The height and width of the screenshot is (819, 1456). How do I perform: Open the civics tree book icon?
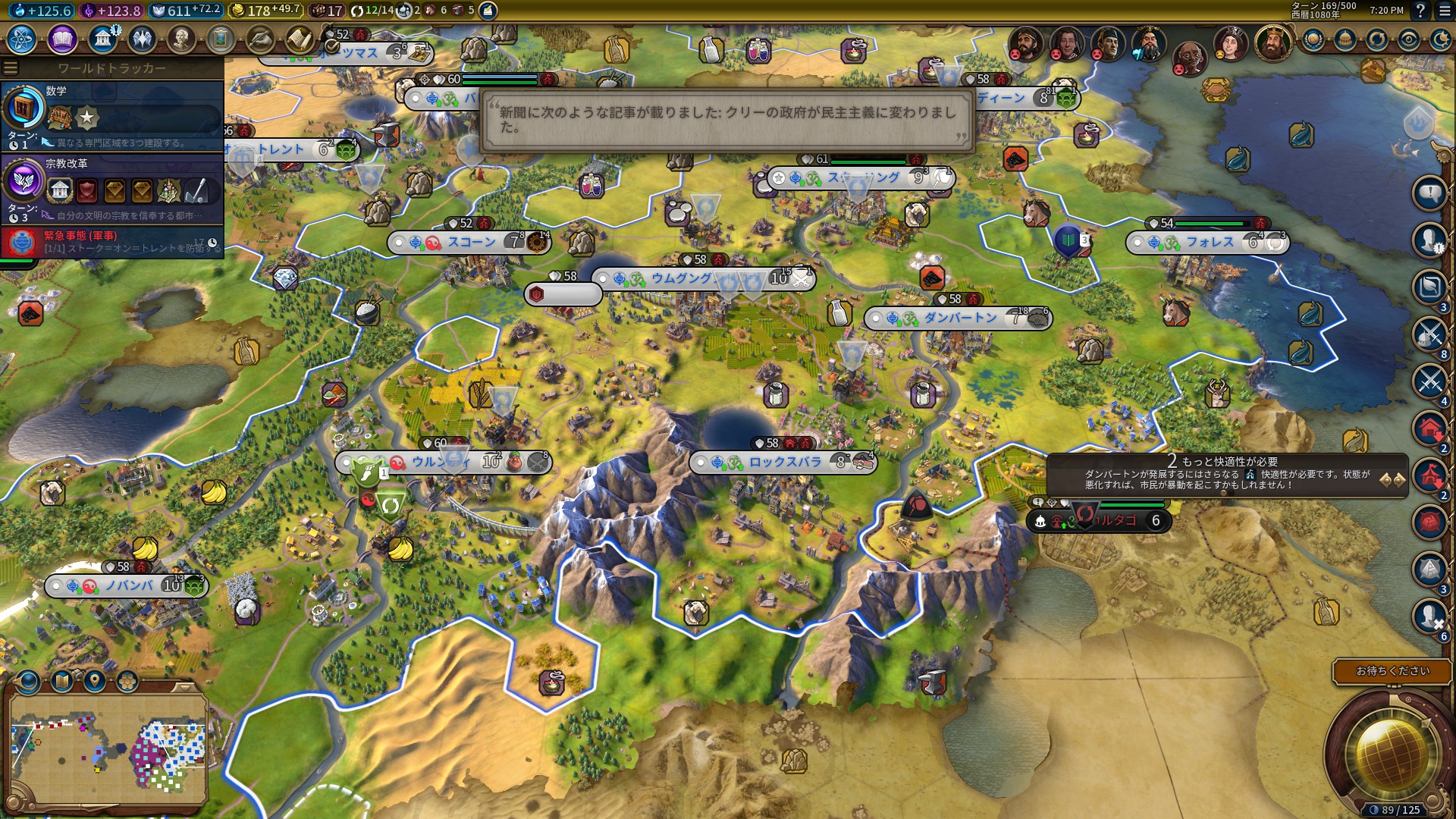[x=62, y=39]
